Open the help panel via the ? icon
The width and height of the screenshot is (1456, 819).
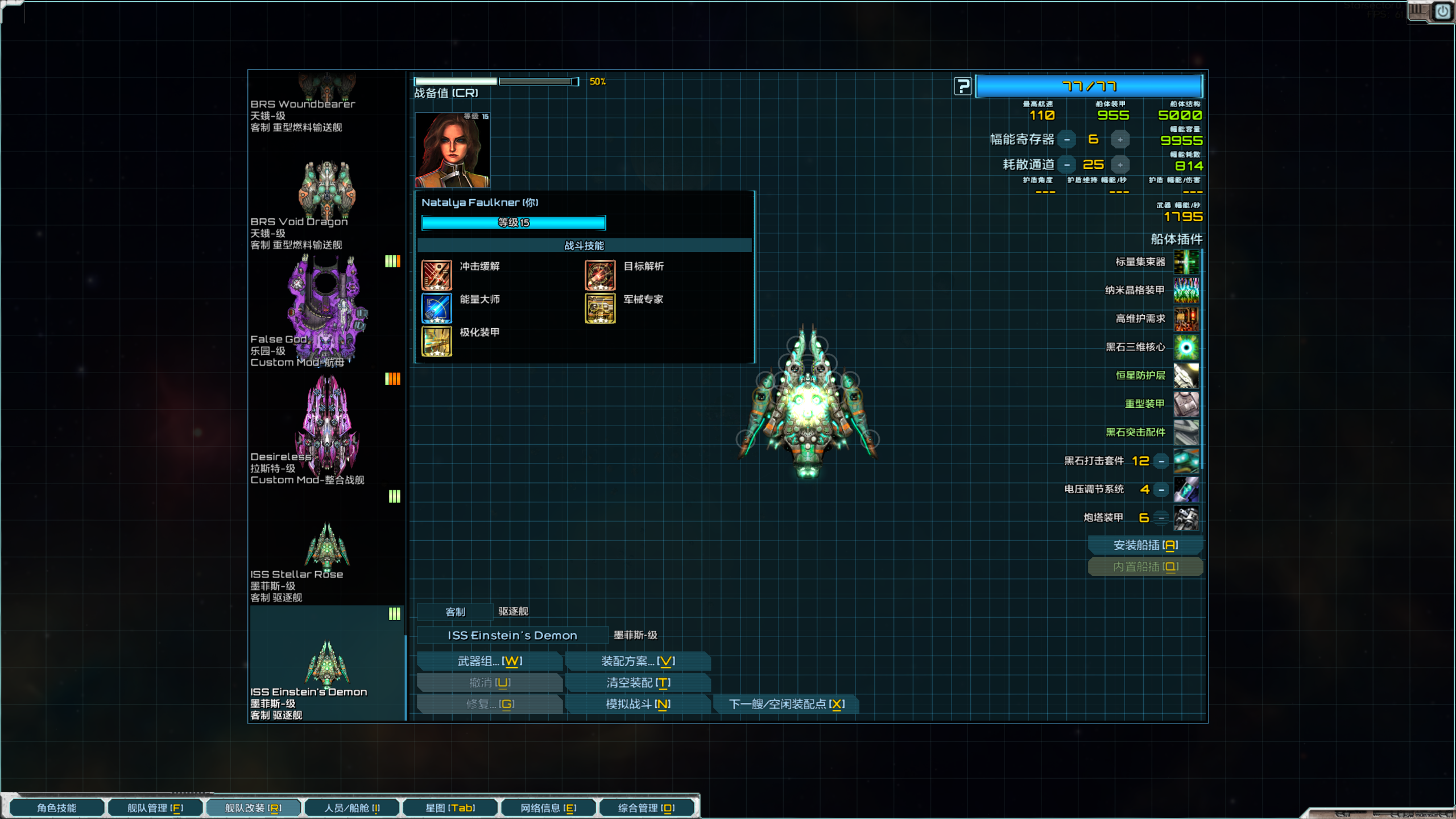tap(962, 86)
